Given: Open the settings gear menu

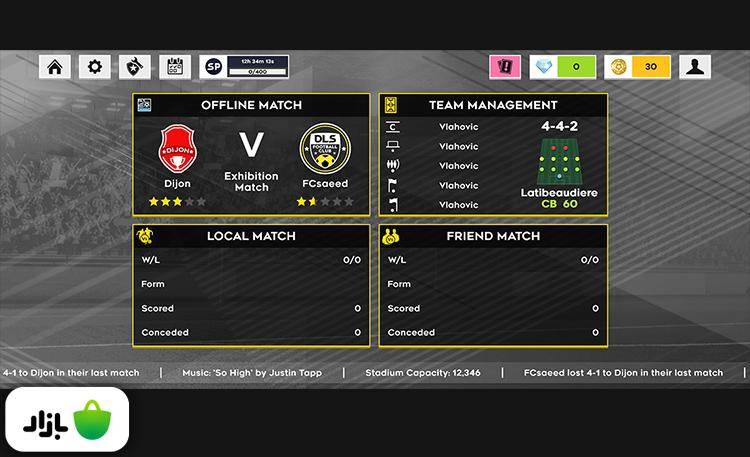Looking at the screenshot, I should tap(94, 67).
